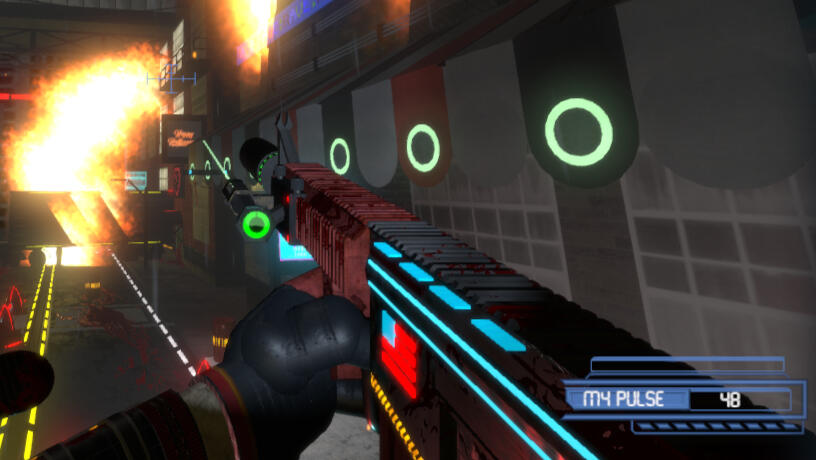Select the M4 PULSE weapon label
816x460 pixels.
[625, 399]
